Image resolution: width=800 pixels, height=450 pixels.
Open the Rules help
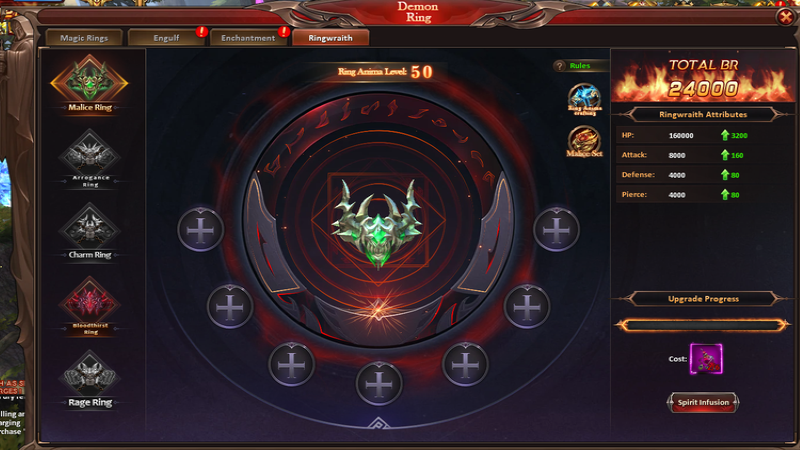tap(574, 66)
